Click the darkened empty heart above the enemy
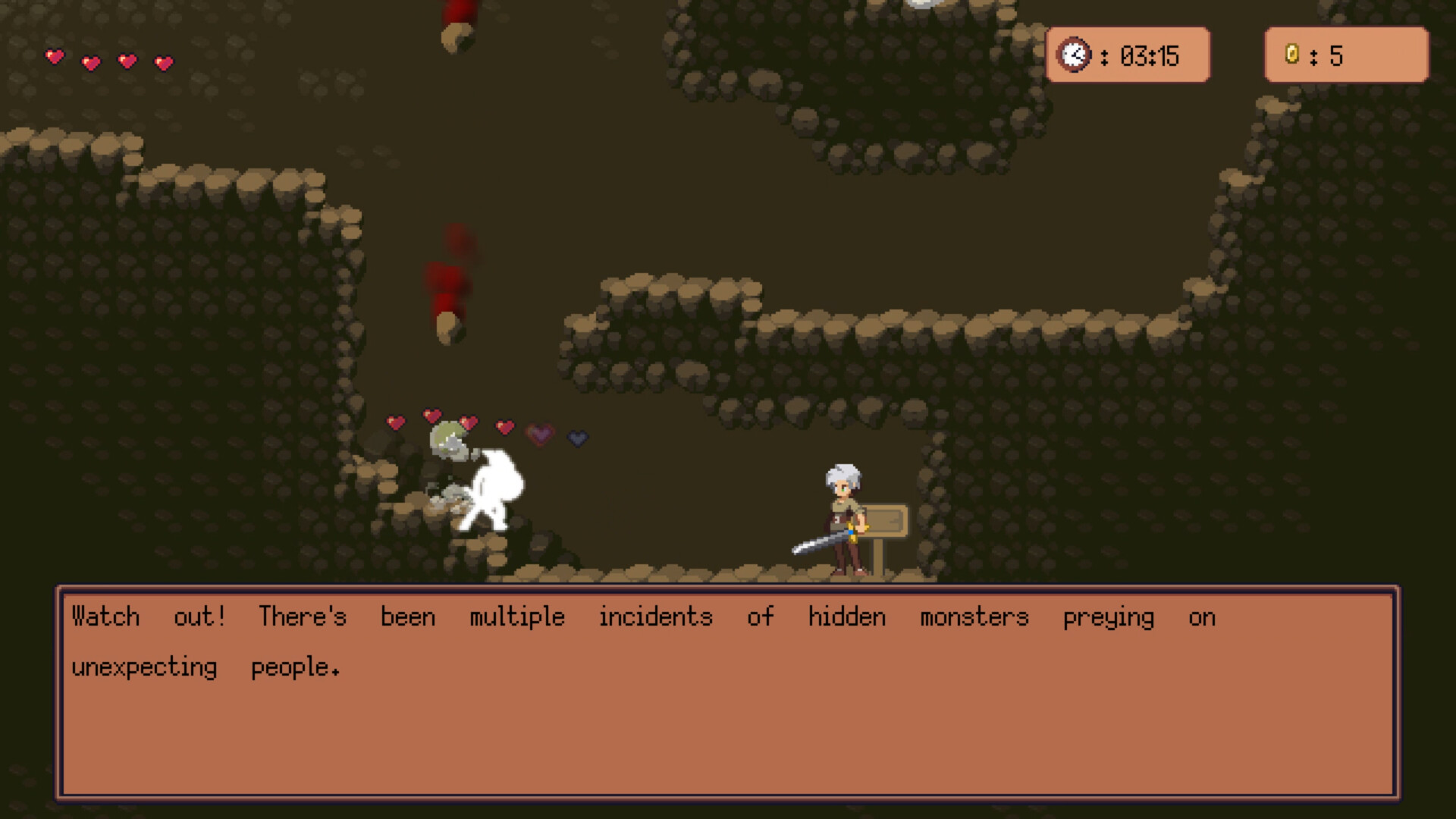This screenshot has width=1456, height=819. 576,438
